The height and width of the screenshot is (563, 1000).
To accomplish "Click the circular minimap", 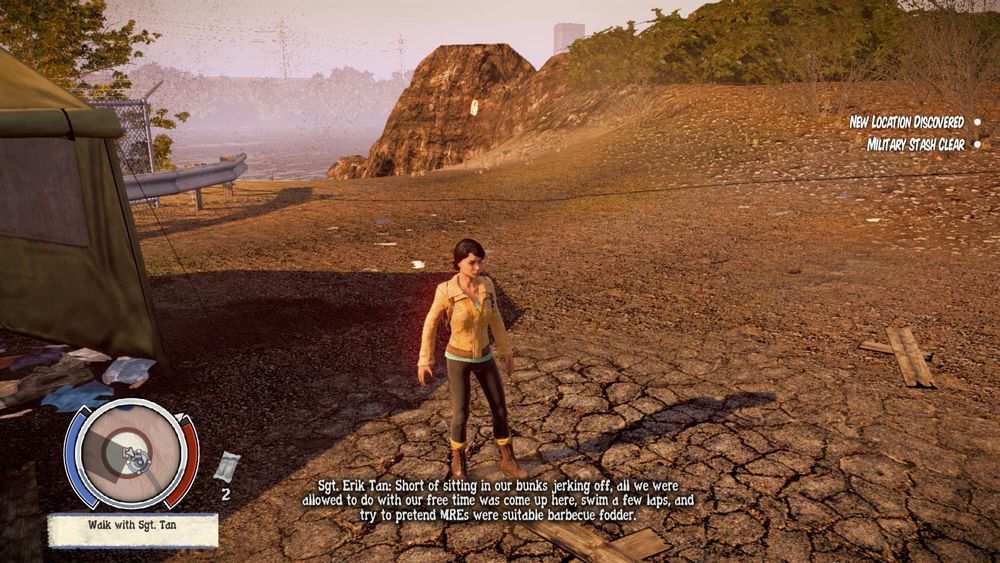I will [131, 455].
